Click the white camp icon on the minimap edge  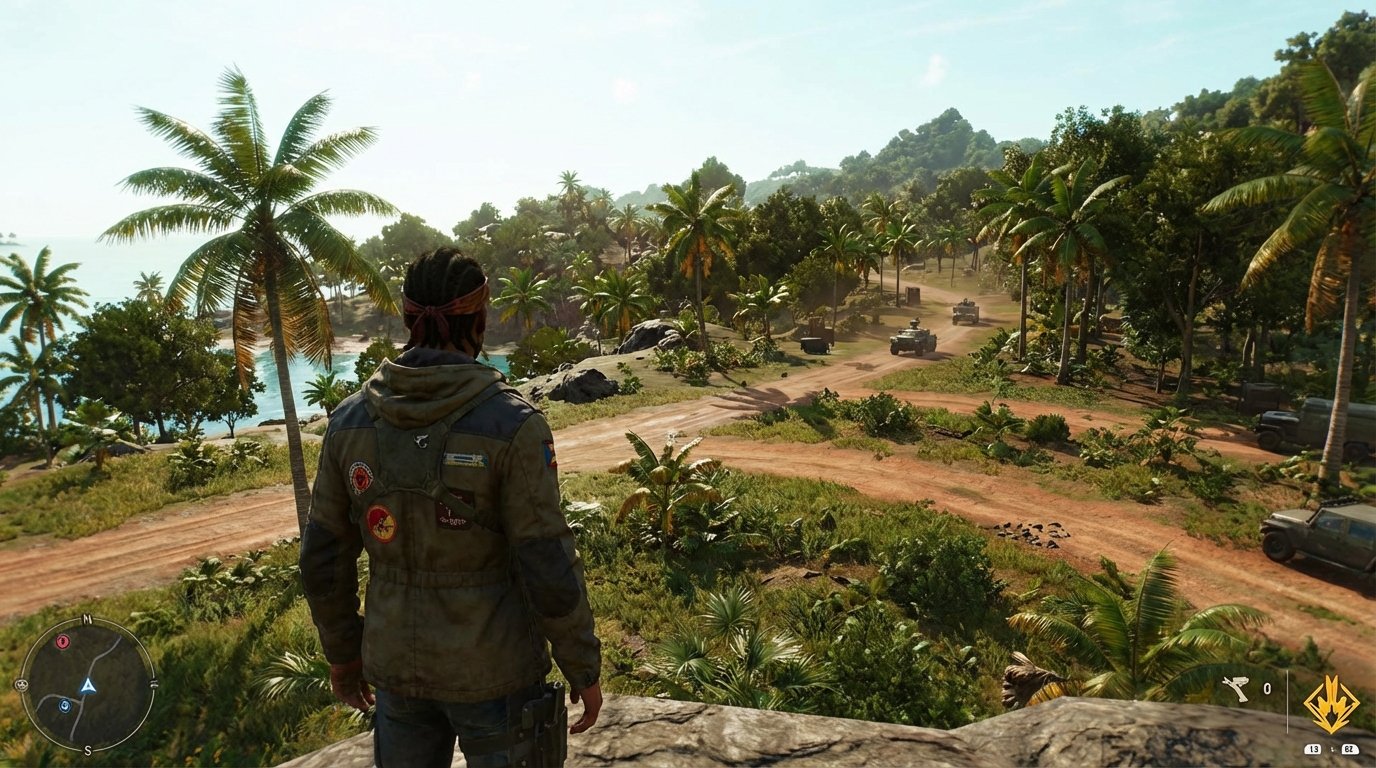pyautogui.click(x=23, y=684)
